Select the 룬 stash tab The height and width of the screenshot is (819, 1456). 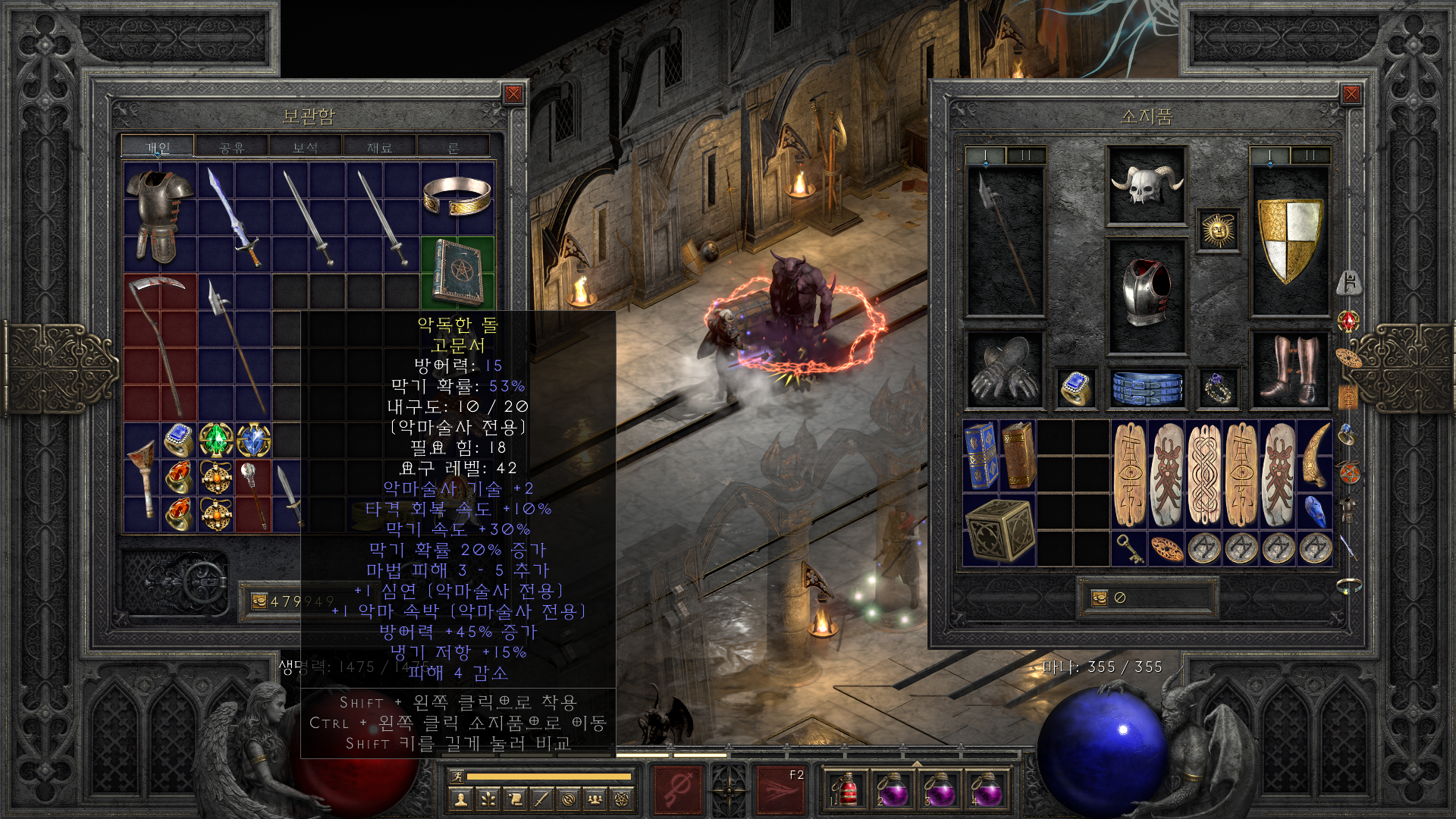pyautogui.click(x=453, y=147)
